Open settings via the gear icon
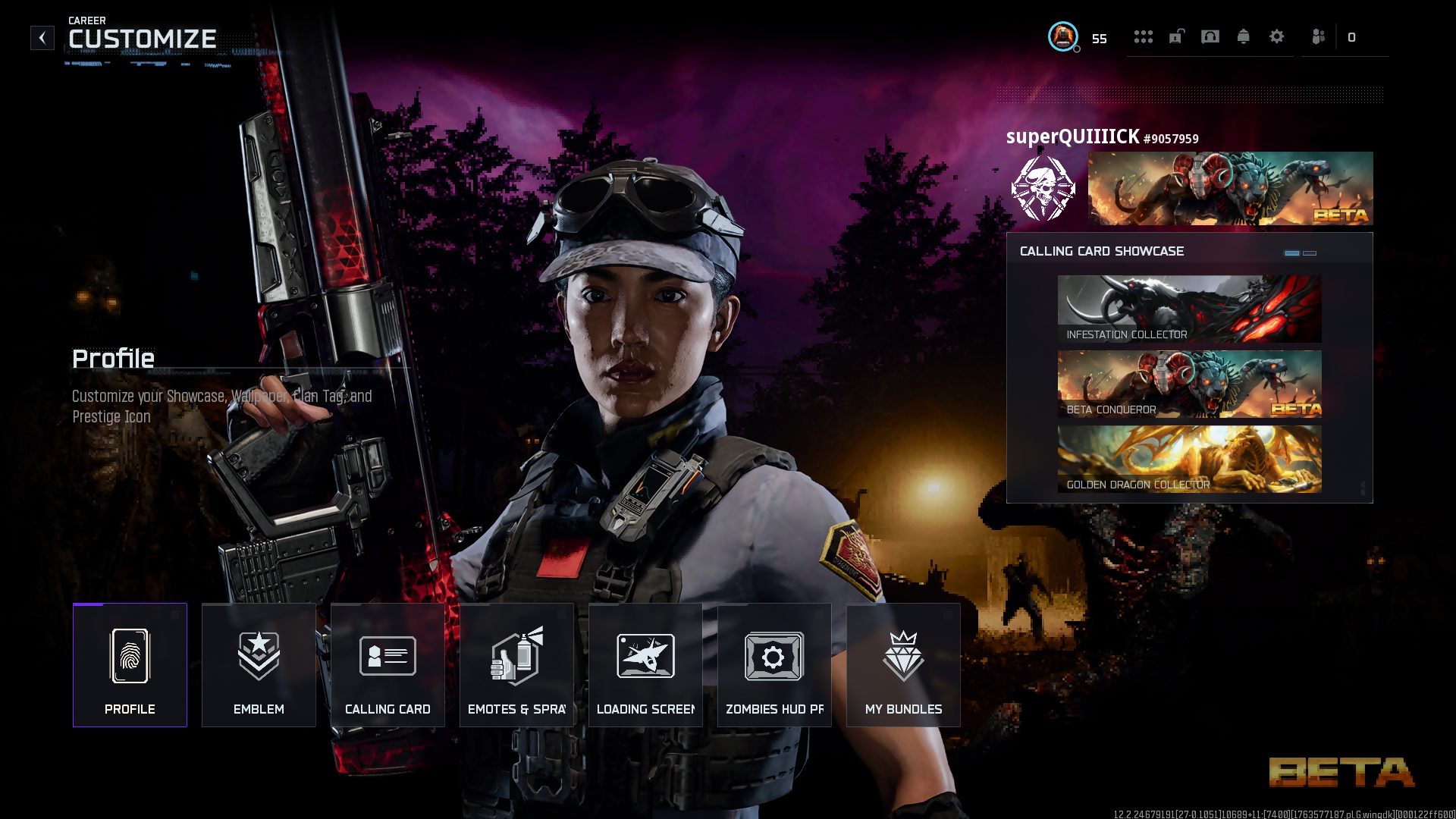 [x=1277, y=36]
